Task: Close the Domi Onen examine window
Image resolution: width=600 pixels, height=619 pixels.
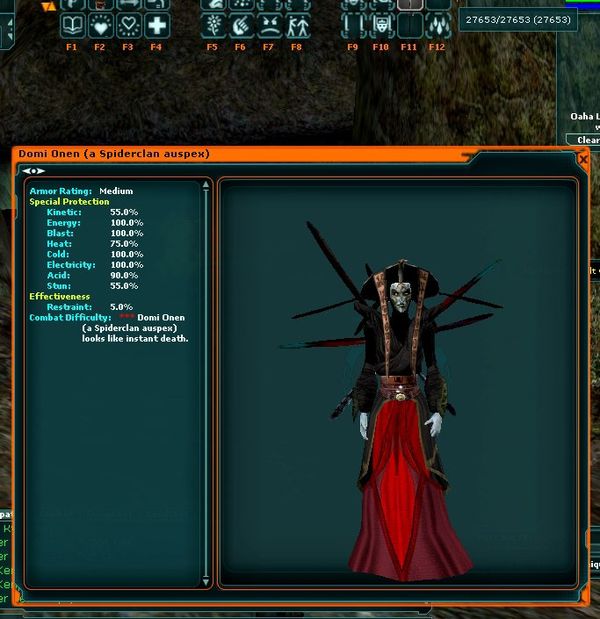Action: click(583, 159)
